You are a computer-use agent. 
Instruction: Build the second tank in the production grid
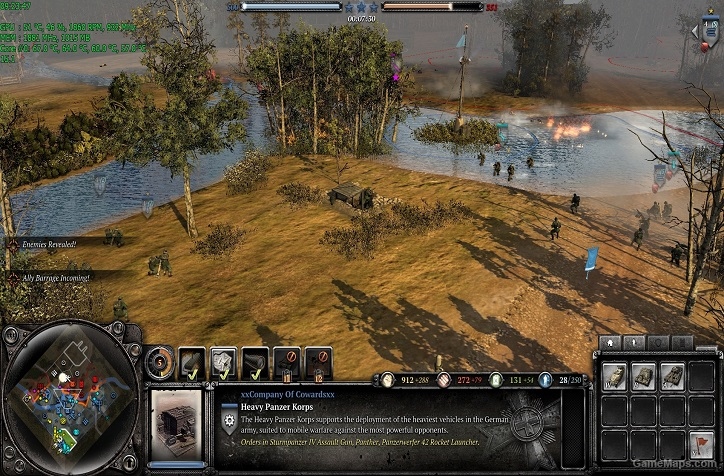(x=646, y=376)
